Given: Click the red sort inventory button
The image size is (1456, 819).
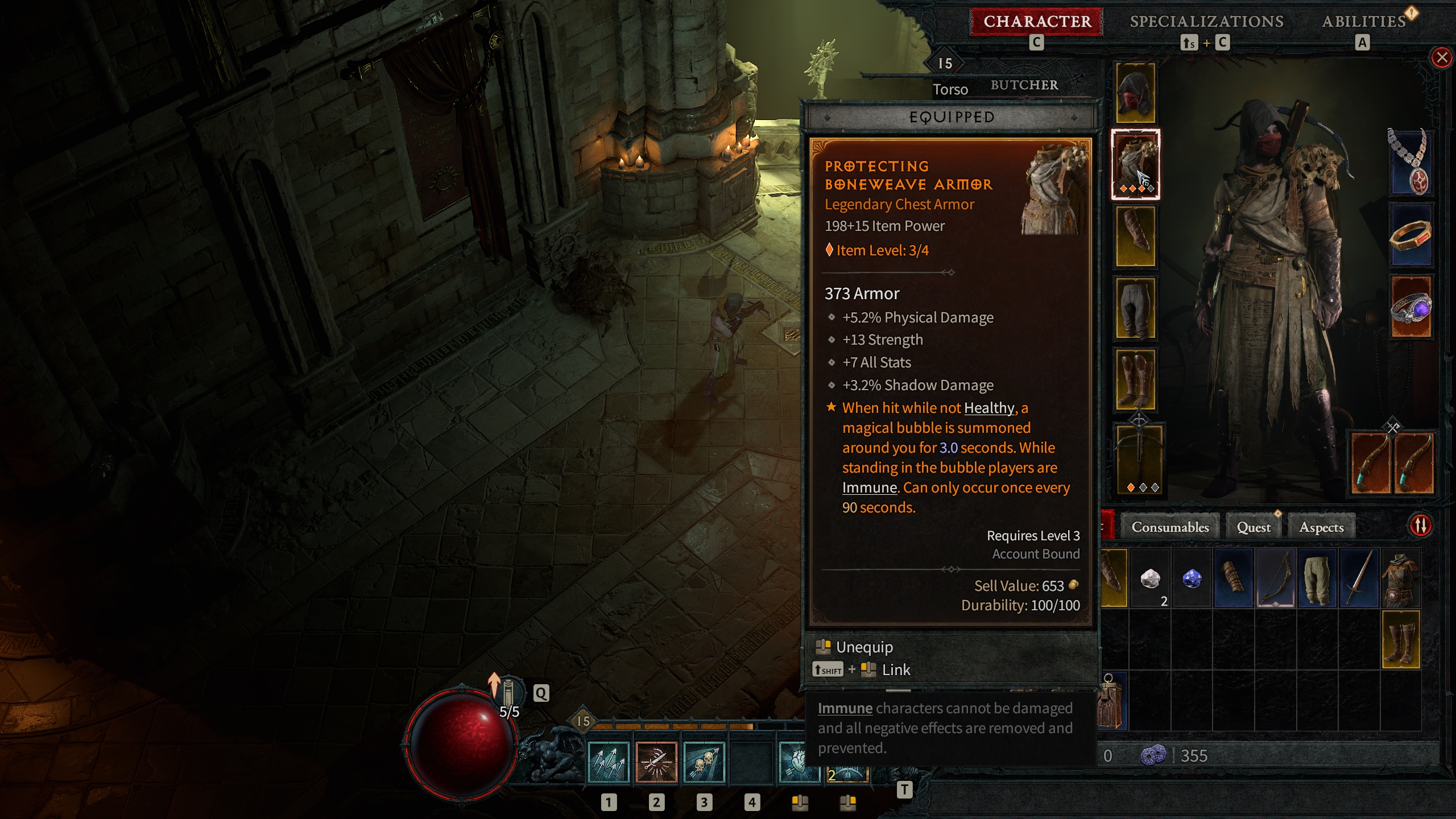Looking at the screenshot, I should (1421, 526).
